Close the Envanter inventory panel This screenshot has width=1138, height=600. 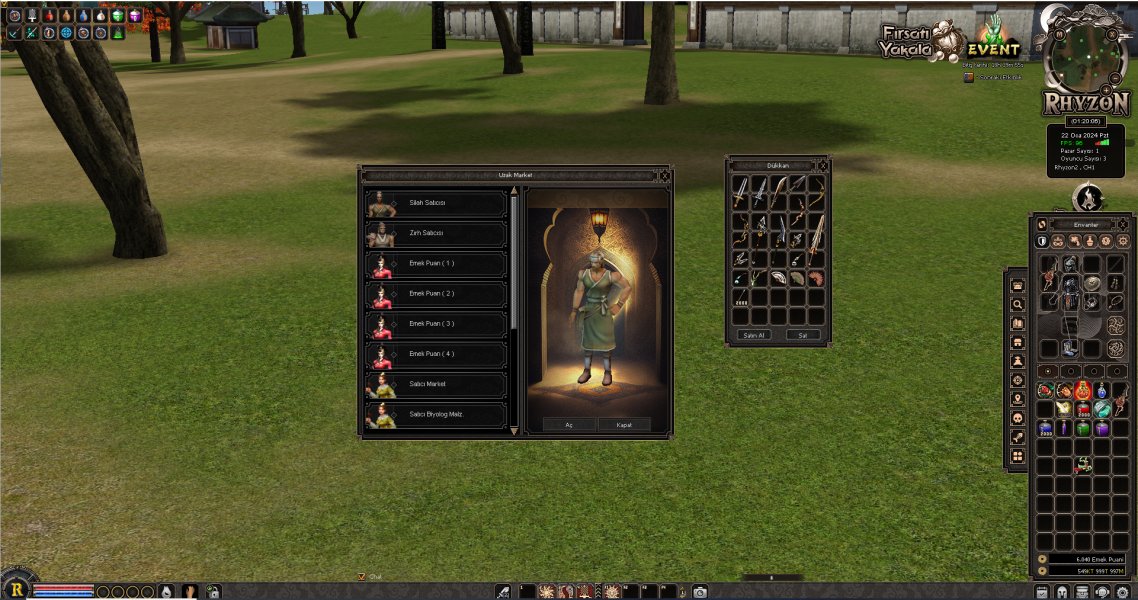click(x=1125, y=225)
